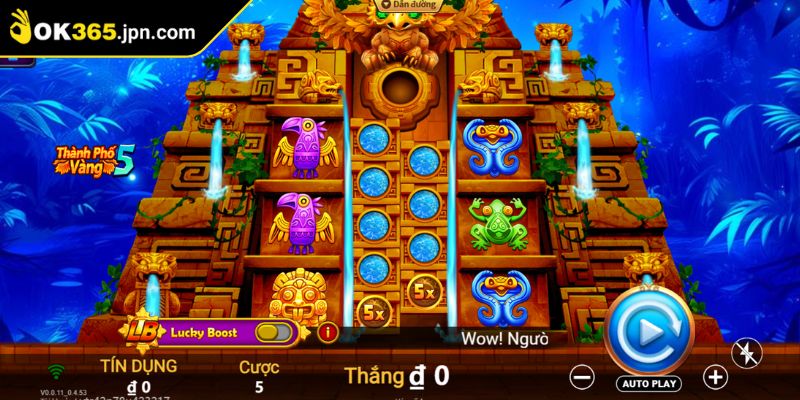Decrease the bet with the minus button

click(583, 377)
